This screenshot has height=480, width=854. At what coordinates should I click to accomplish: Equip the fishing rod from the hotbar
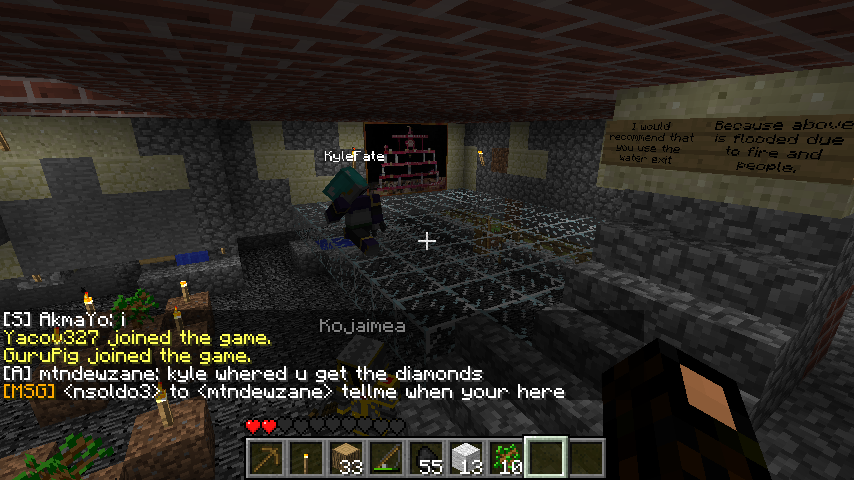coord(386,458)
